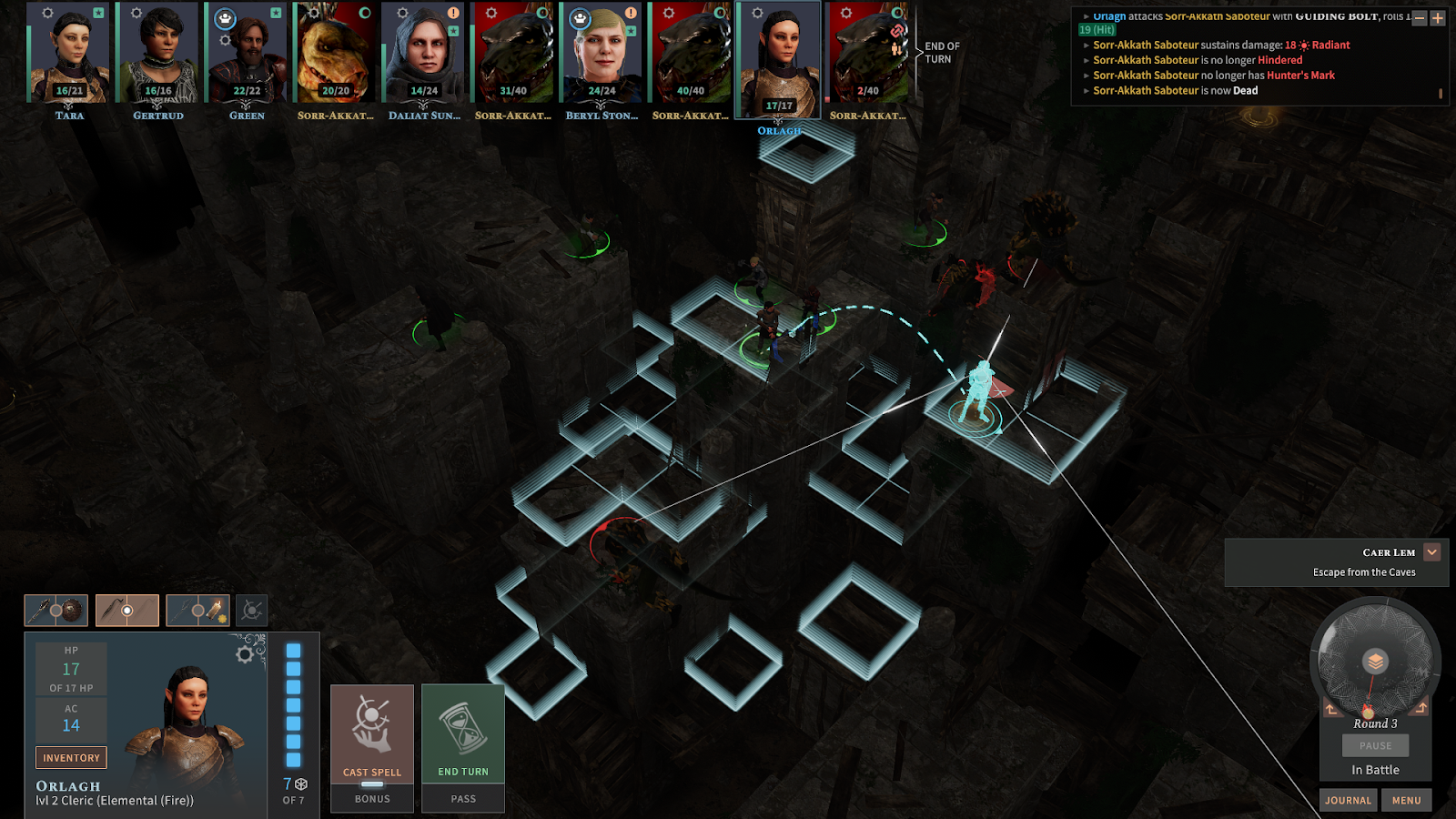Open the Cast Spell action
This screenshot has width=1456, height=819.
(371, 733)
